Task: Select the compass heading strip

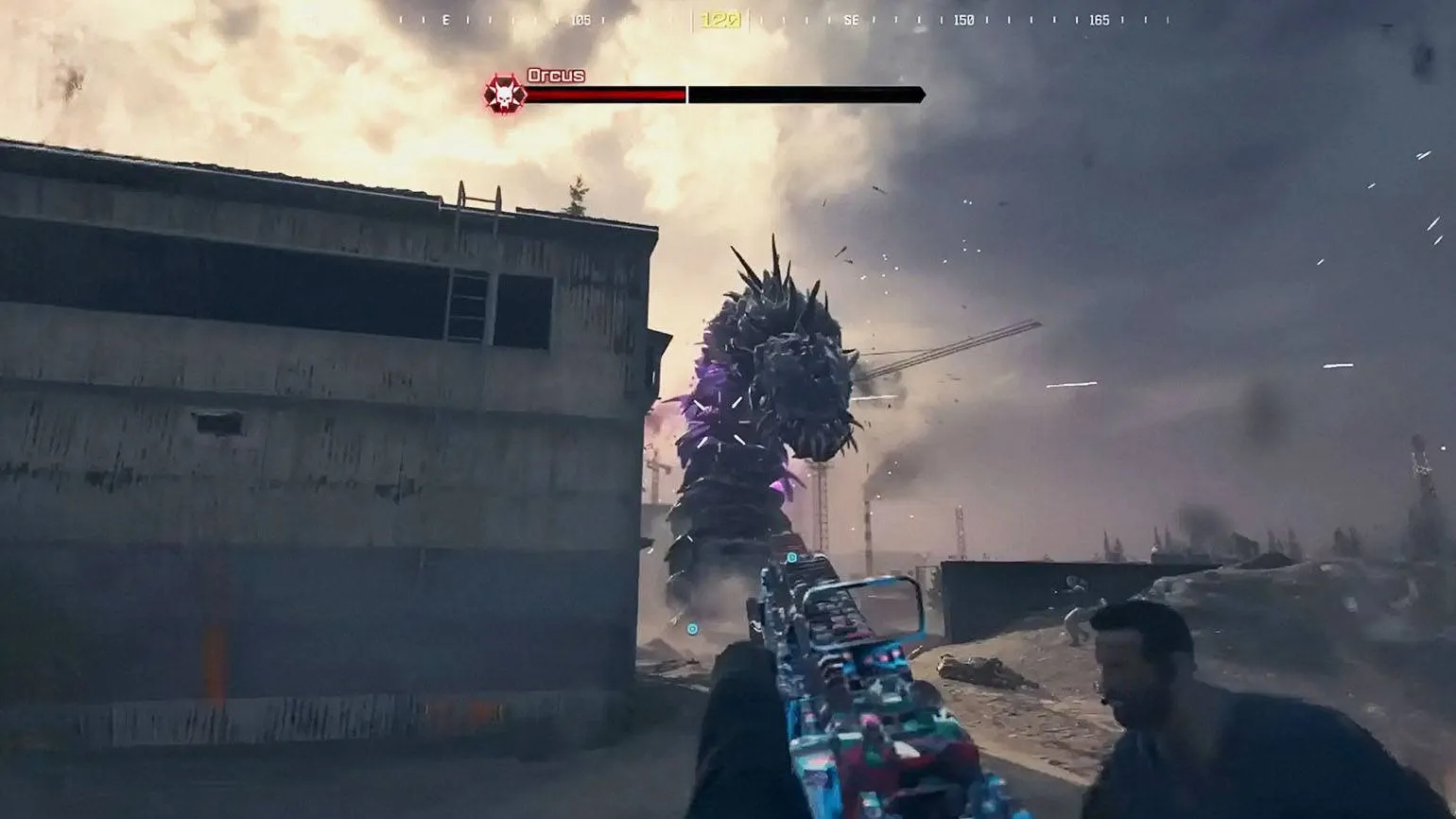Action: 783,20
